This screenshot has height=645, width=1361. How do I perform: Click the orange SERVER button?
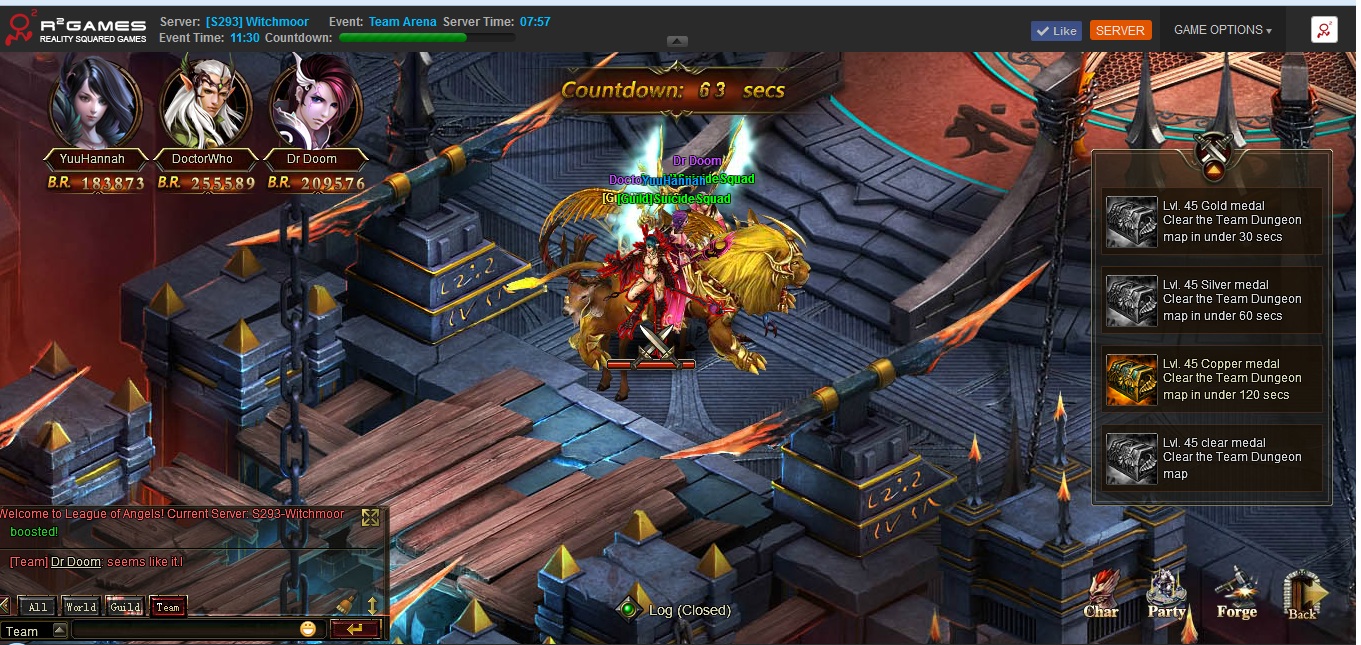coord(1120,30)
